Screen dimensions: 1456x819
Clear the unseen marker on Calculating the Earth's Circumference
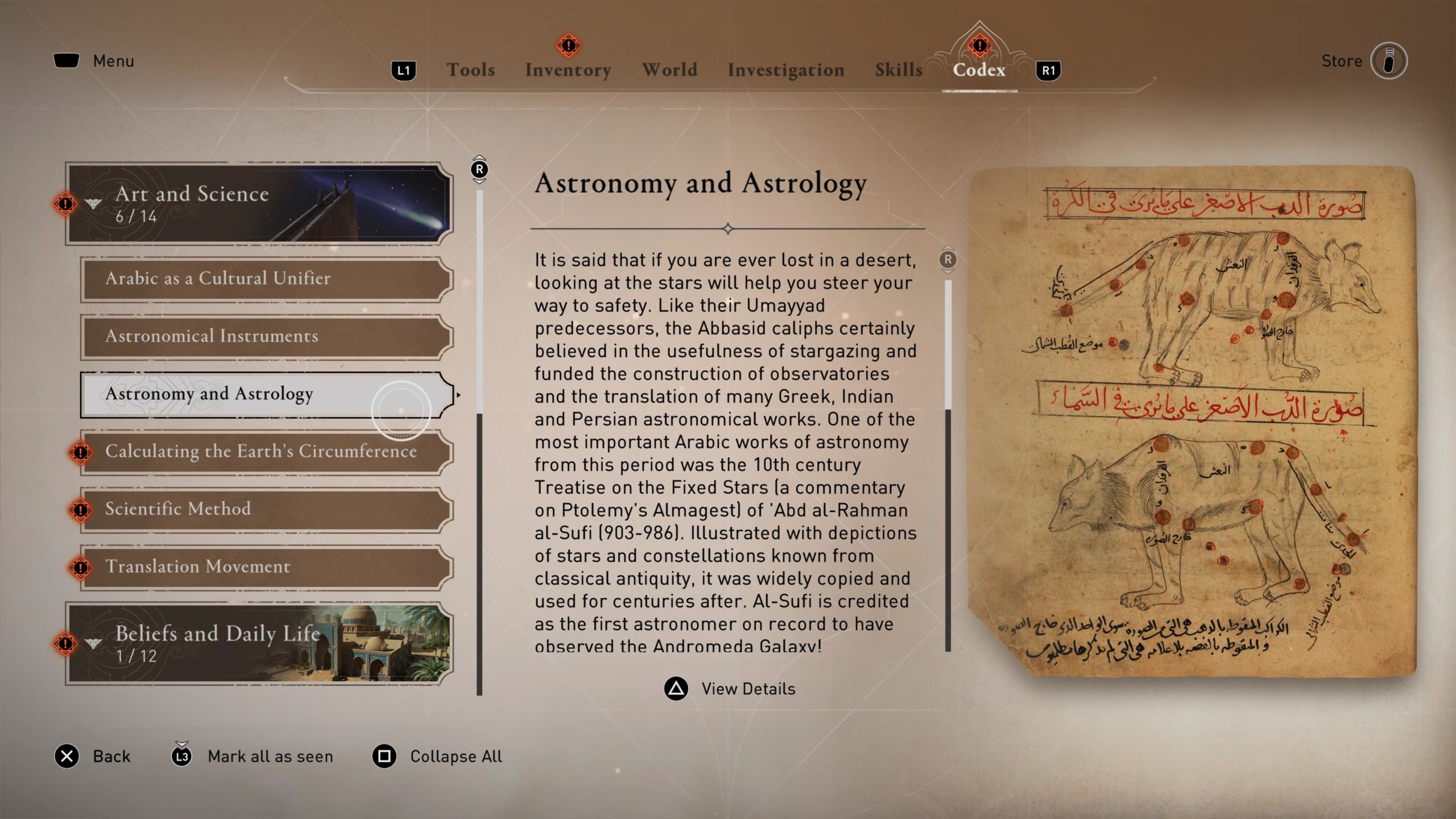coord(81,452)
